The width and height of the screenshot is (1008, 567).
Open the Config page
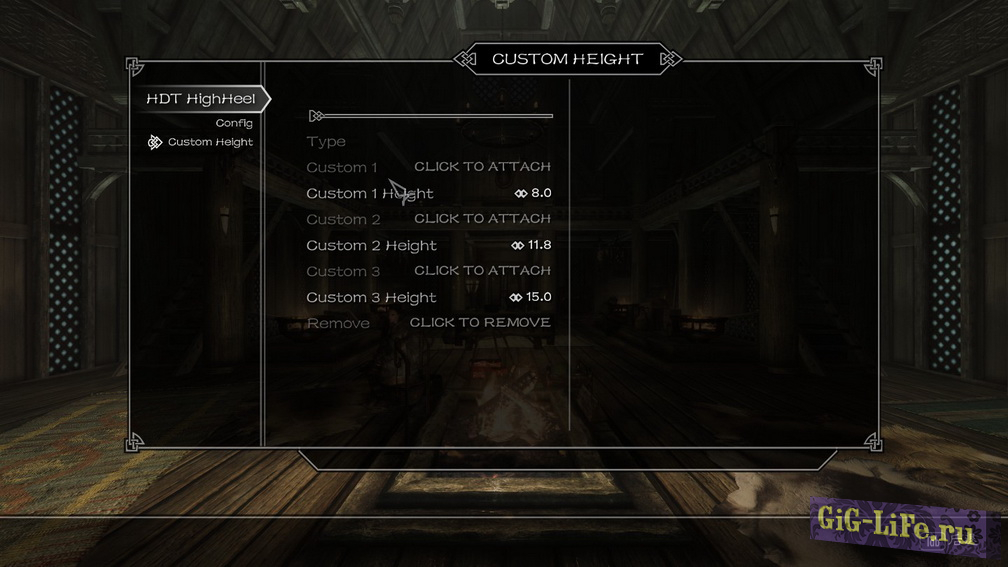234,123
